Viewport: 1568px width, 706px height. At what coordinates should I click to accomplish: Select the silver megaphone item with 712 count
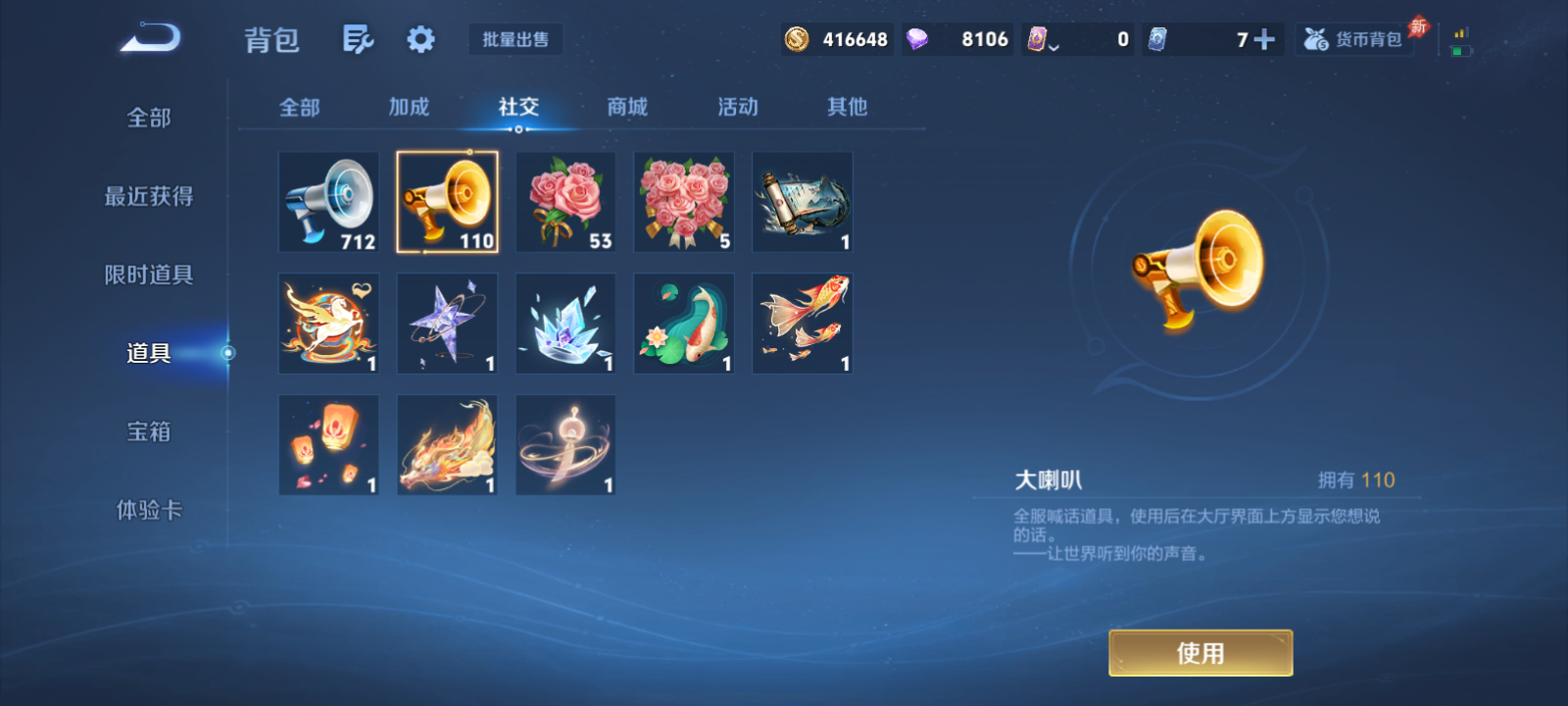point(328,202)
